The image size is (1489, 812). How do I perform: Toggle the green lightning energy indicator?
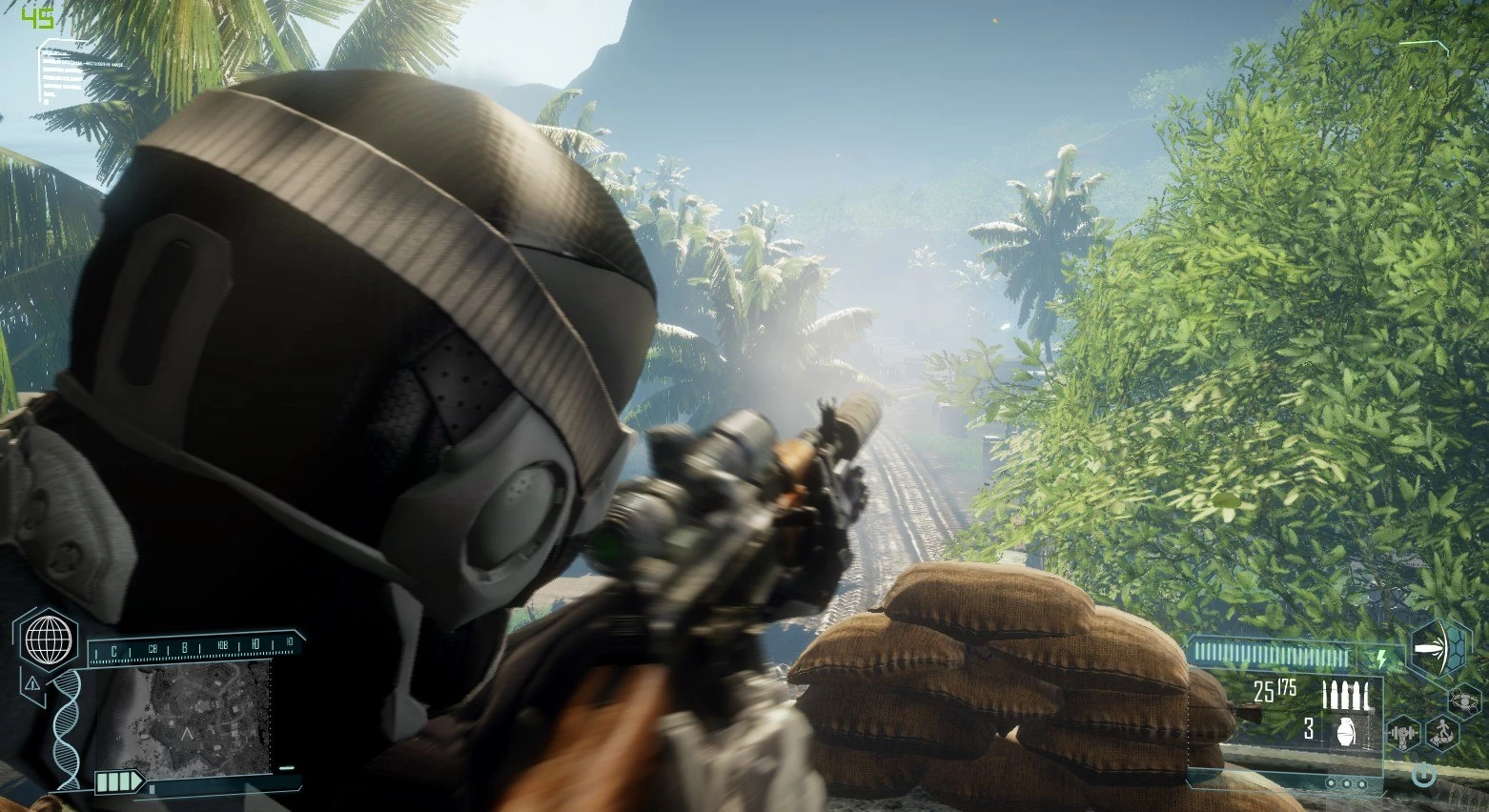[1381, 658]
